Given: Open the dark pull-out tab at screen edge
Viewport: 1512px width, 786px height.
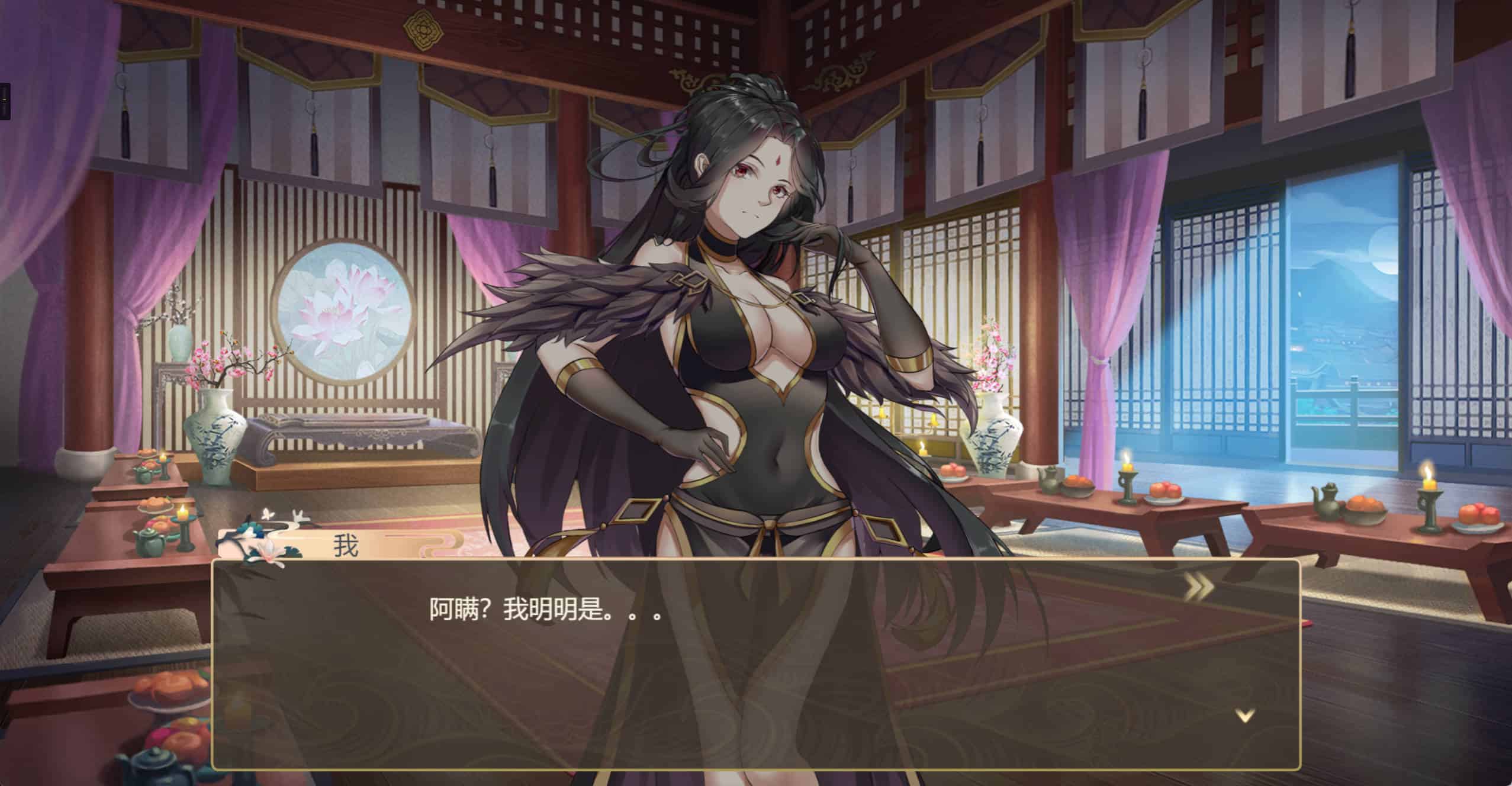Looking at the screenshot, I should [x=5, y=101].
